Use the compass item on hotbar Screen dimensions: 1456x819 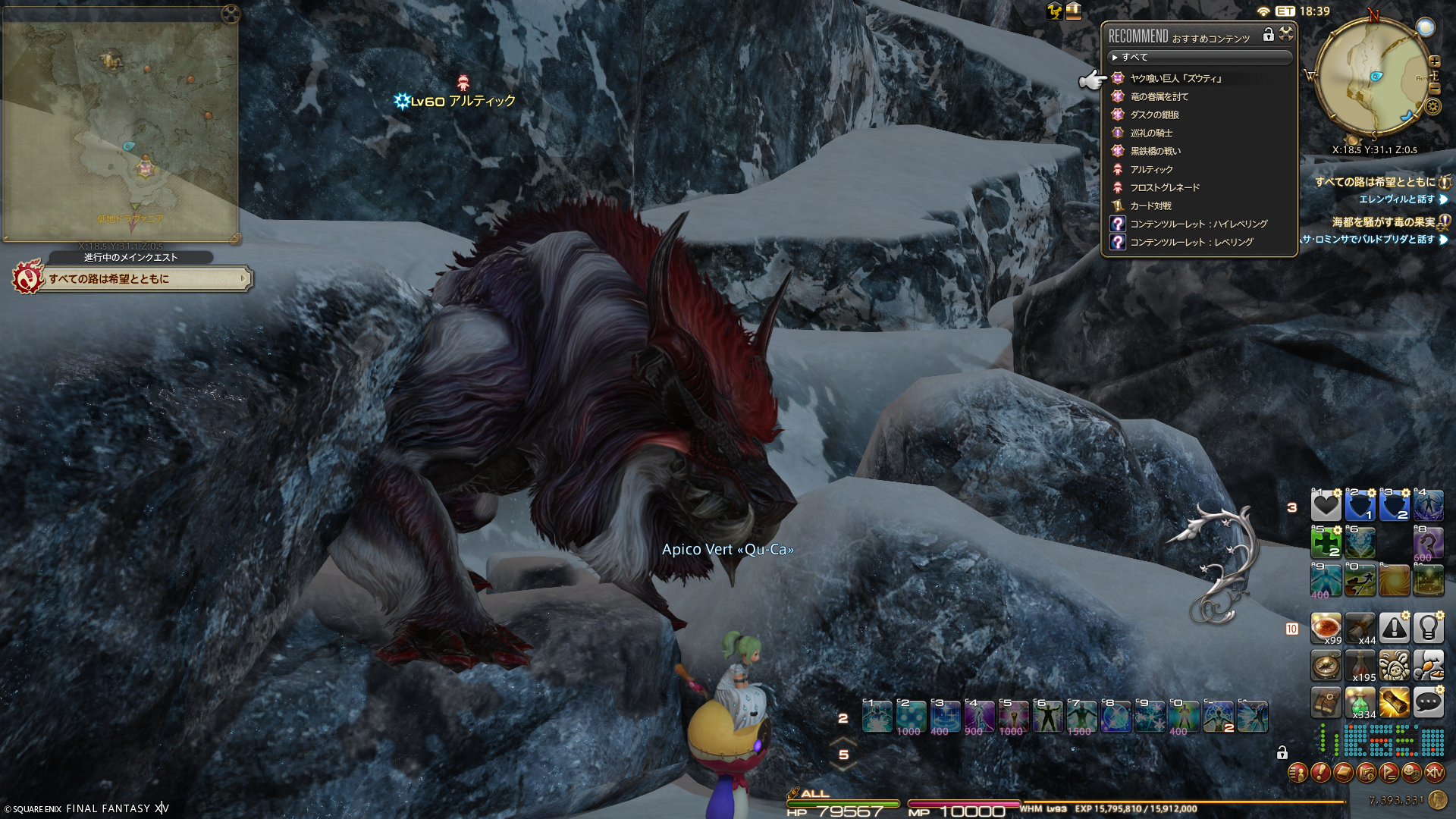(x=1326, y=666)
